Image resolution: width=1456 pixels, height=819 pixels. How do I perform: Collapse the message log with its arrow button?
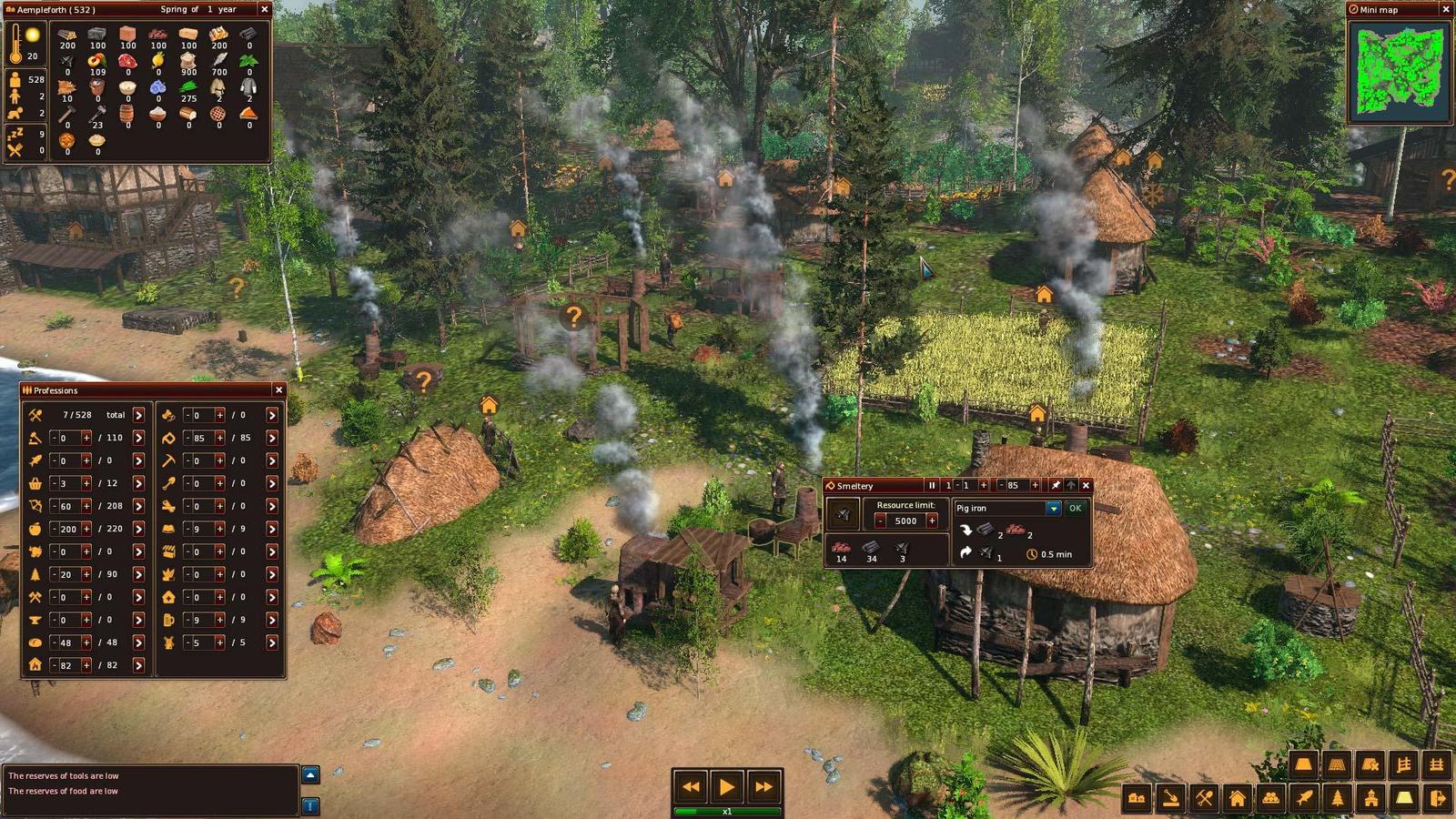click(x=312, y=774)
